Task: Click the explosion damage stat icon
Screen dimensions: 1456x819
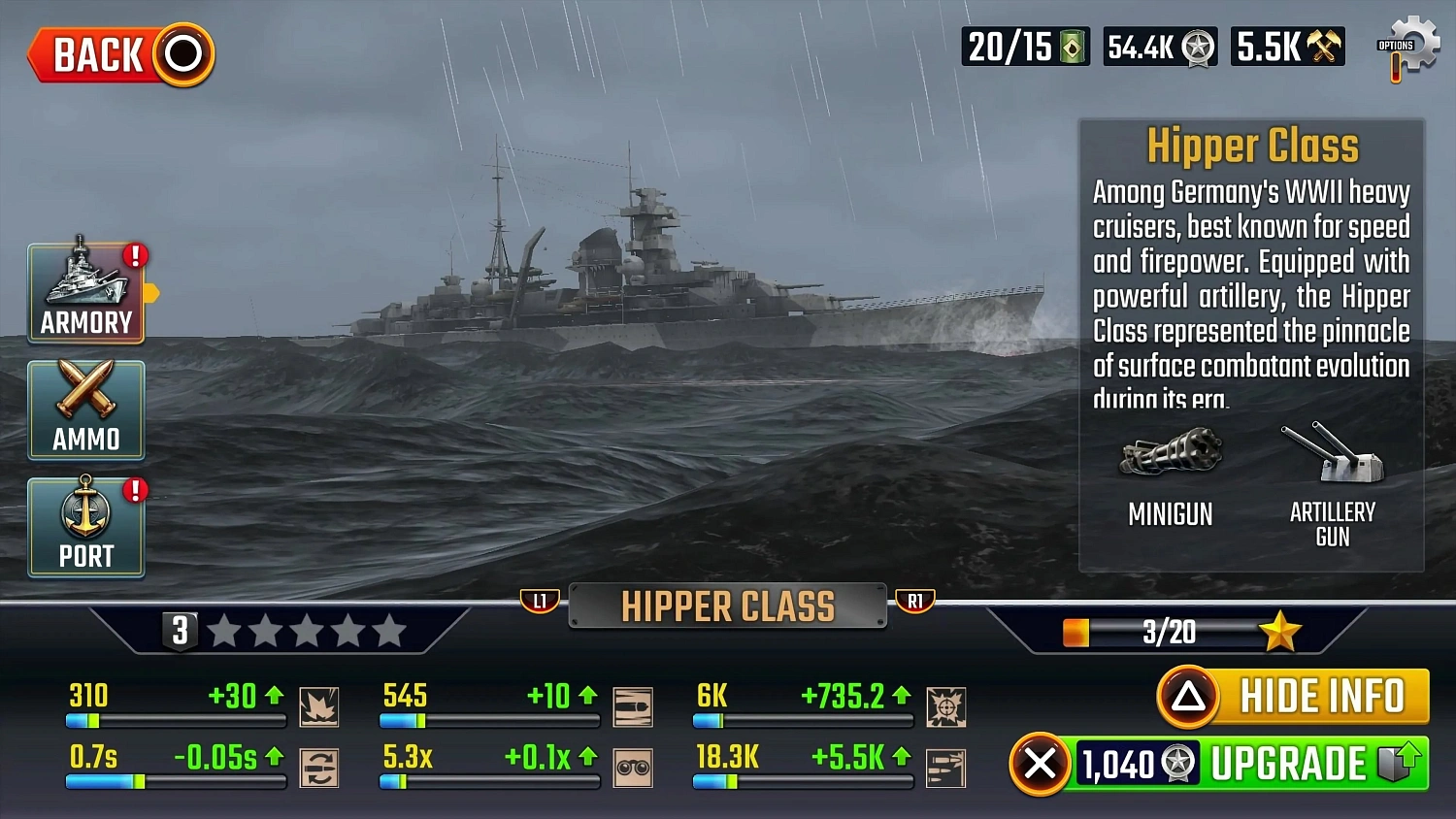Action: 320,705
